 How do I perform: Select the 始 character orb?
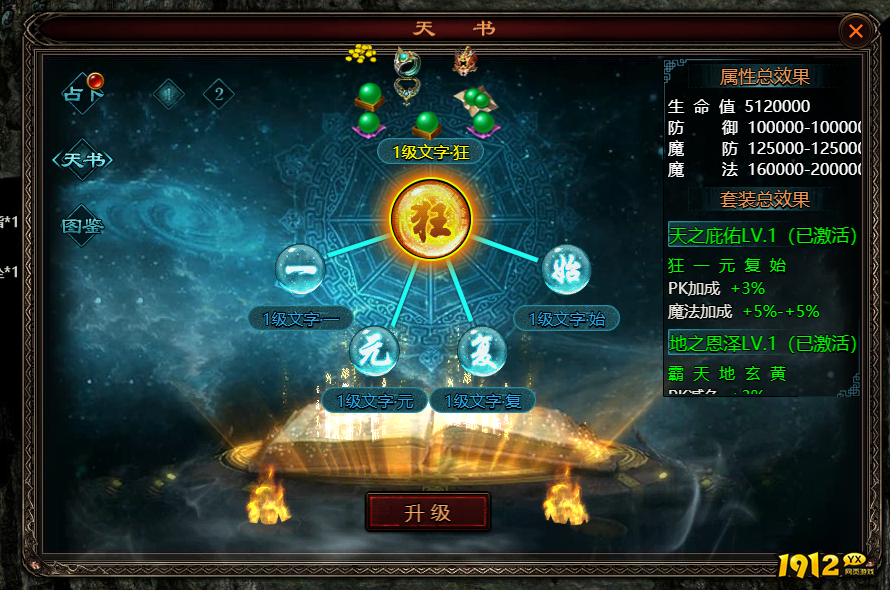pos(566,269)
